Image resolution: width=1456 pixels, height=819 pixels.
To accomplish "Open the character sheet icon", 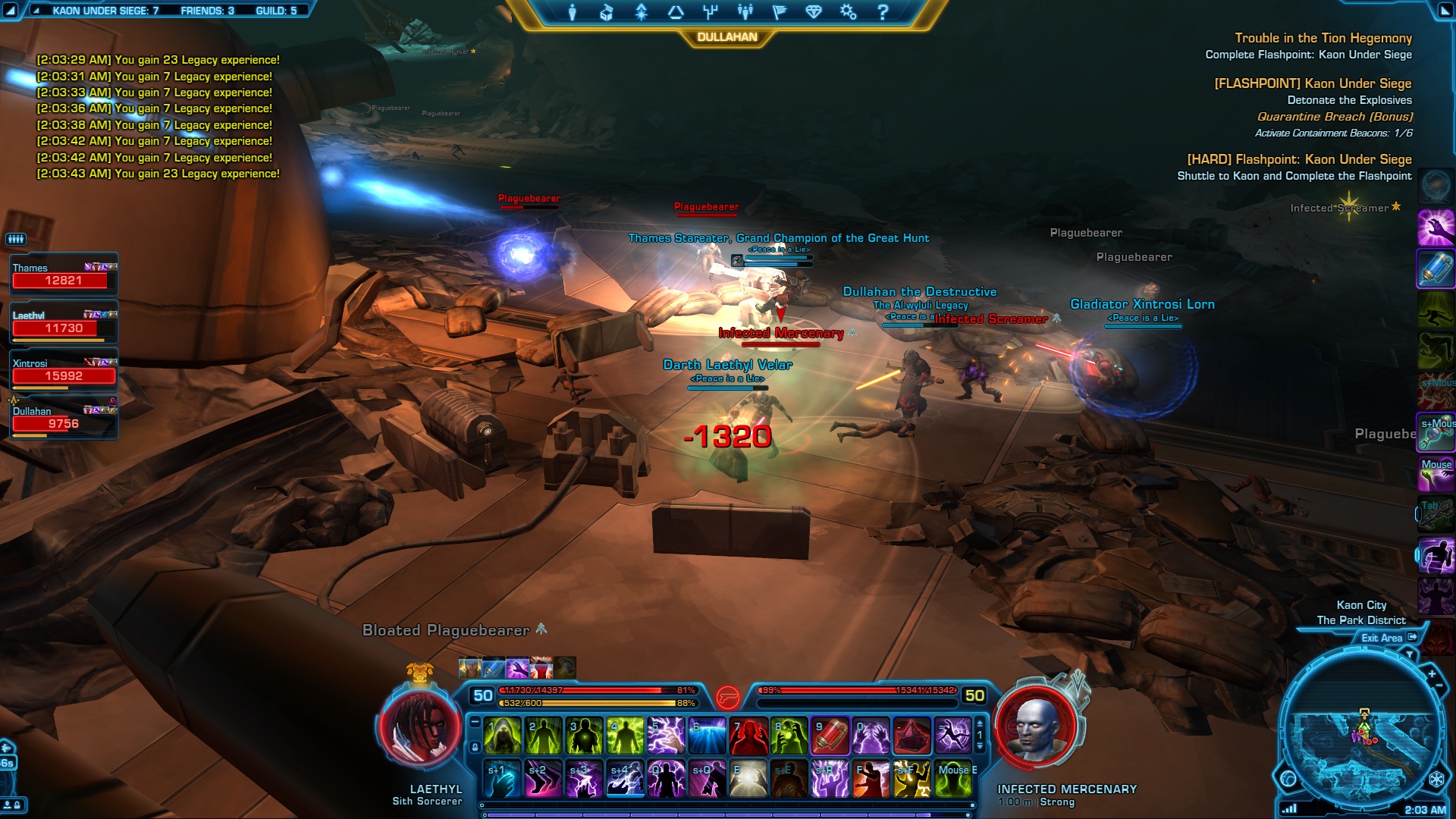I will pos(572,11).
